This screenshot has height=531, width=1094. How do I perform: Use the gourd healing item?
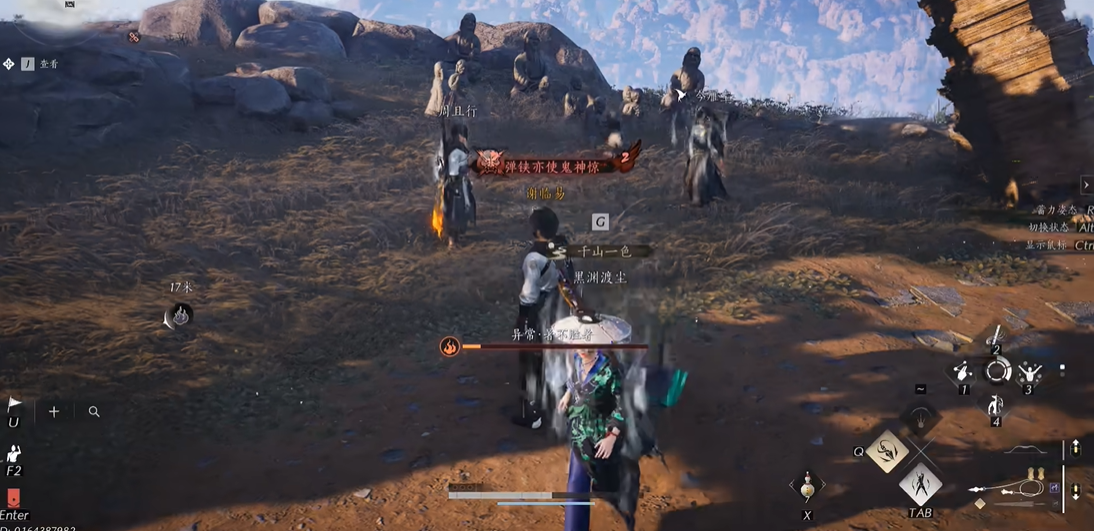807,486
